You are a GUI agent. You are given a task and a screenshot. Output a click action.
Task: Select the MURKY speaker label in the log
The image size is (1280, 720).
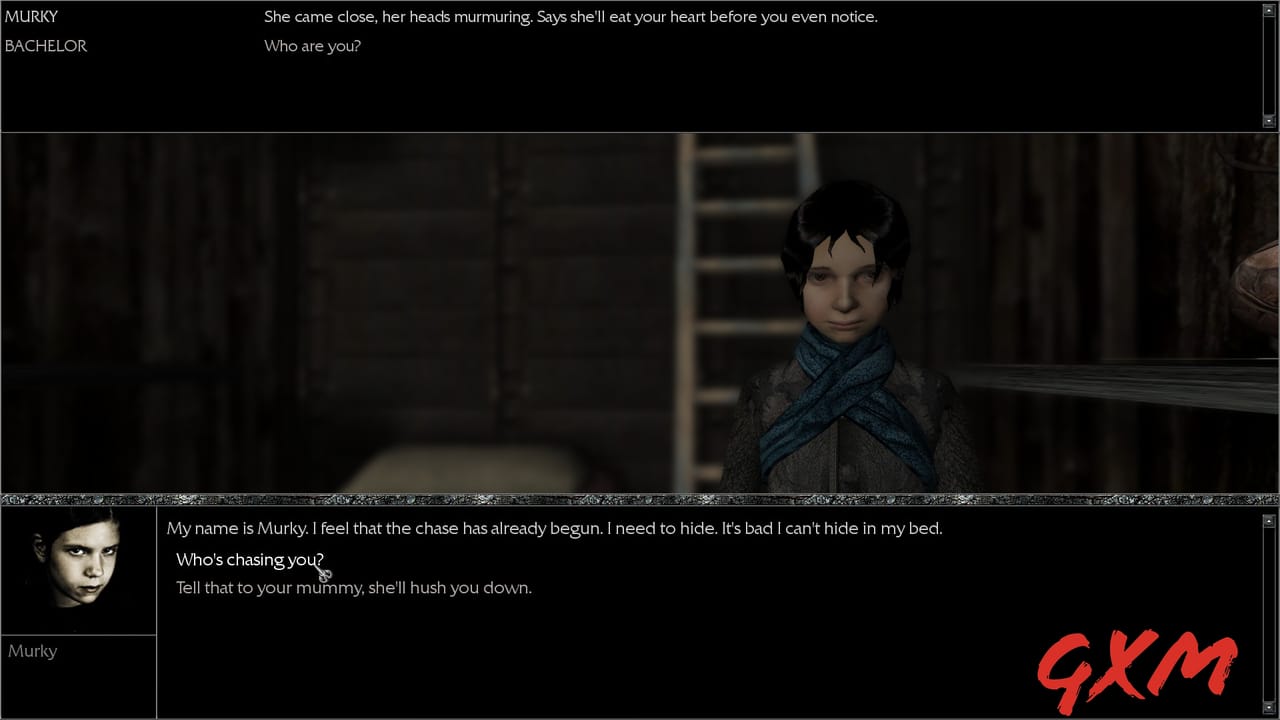click(32, 16)
